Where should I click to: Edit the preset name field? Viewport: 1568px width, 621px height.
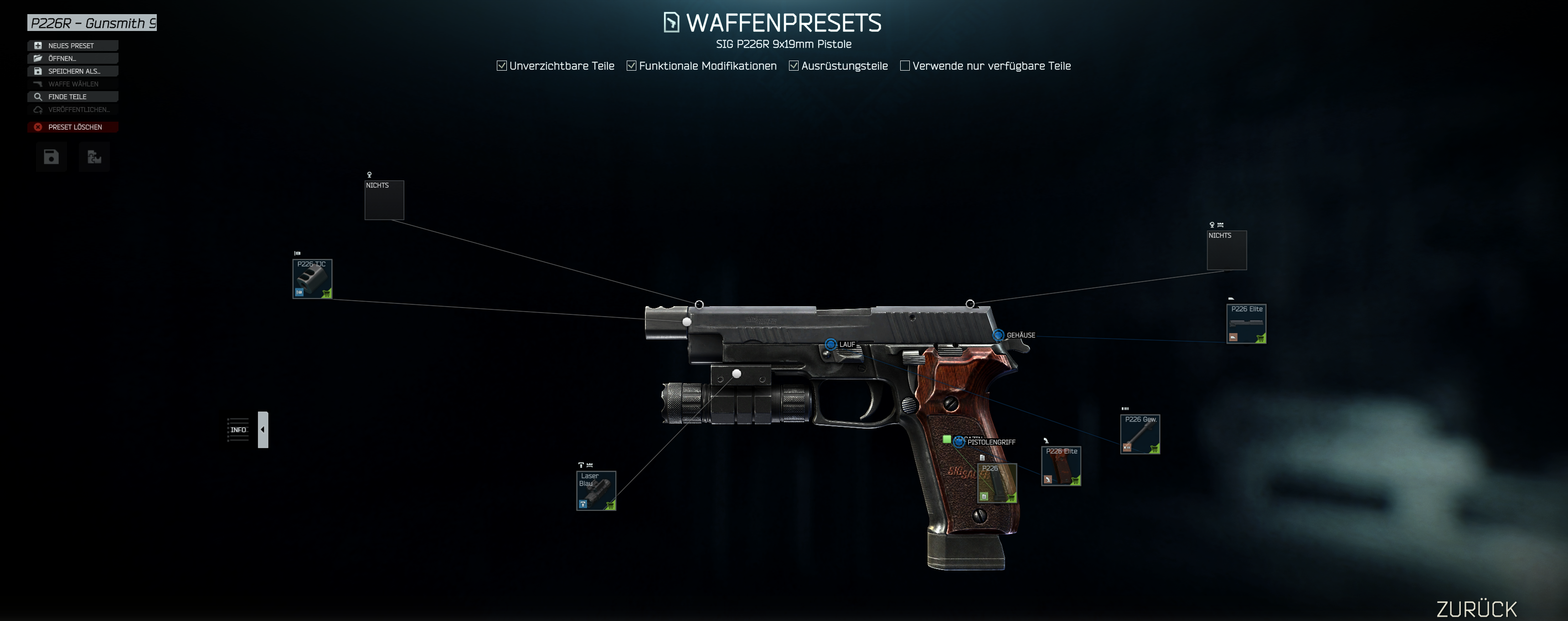click(92, 23)
